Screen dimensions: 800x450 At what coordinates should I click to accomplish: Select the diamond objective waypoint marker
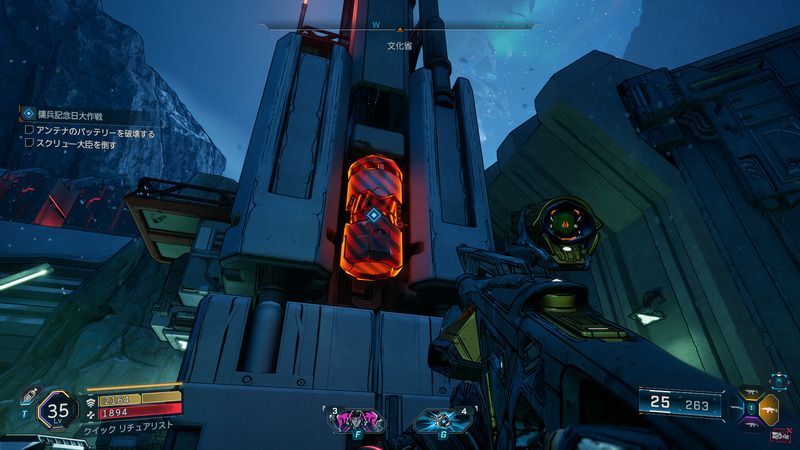click(x=373, y=215)
